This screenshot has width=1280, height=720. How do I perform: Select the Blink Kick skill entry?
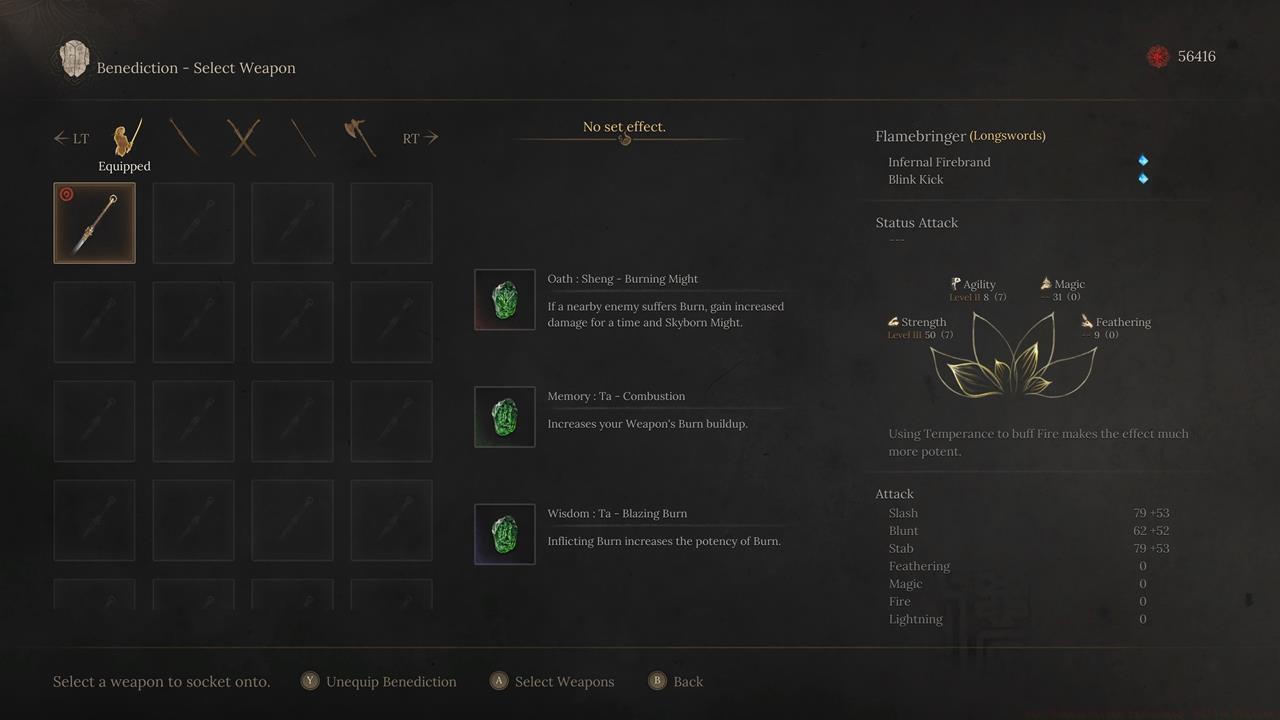(x=915, y=180)
